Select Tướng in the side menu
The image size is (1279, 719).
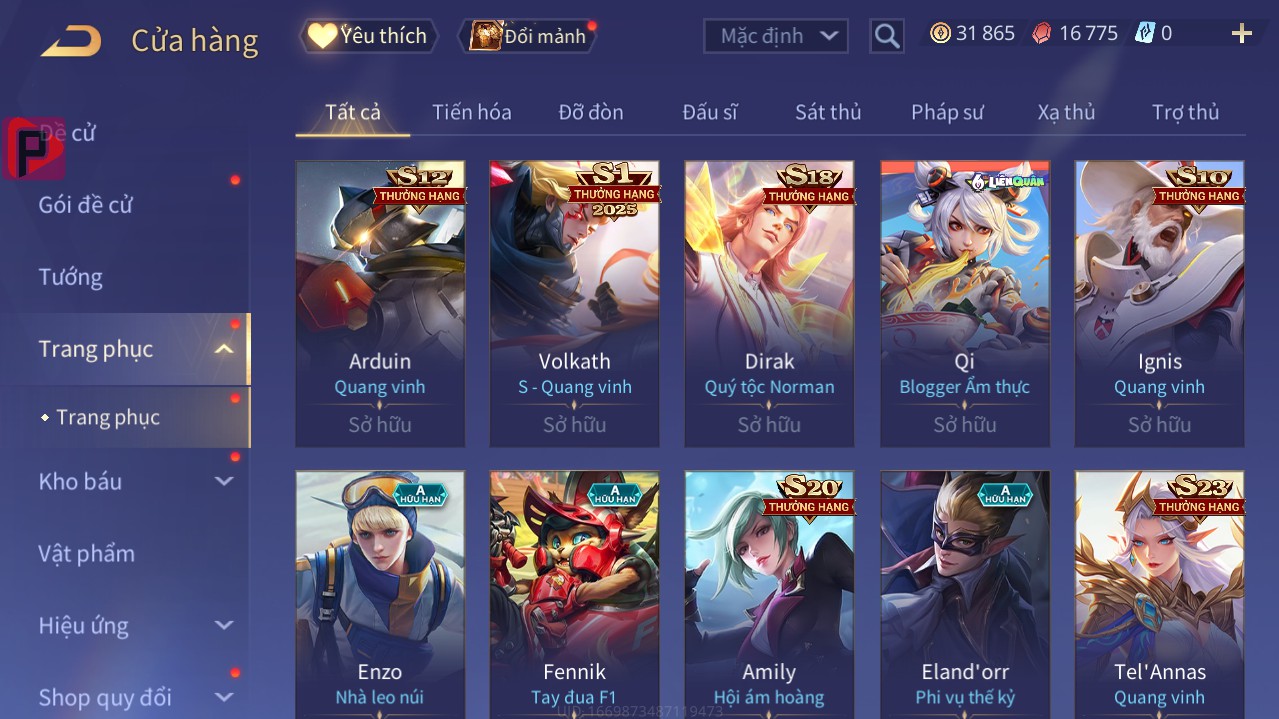(71, 277)
